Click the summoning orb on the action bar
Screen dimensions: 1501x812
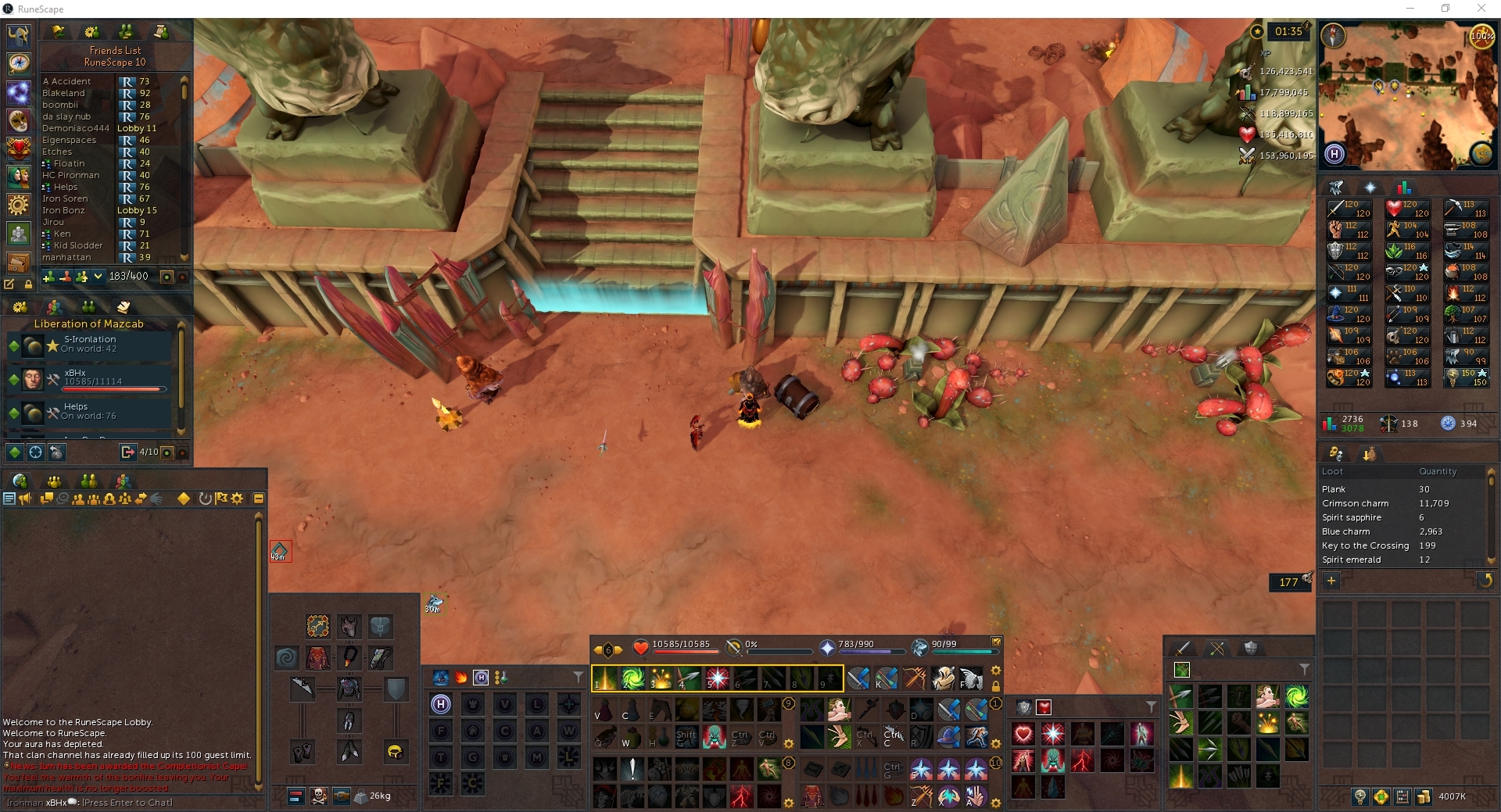920,647
